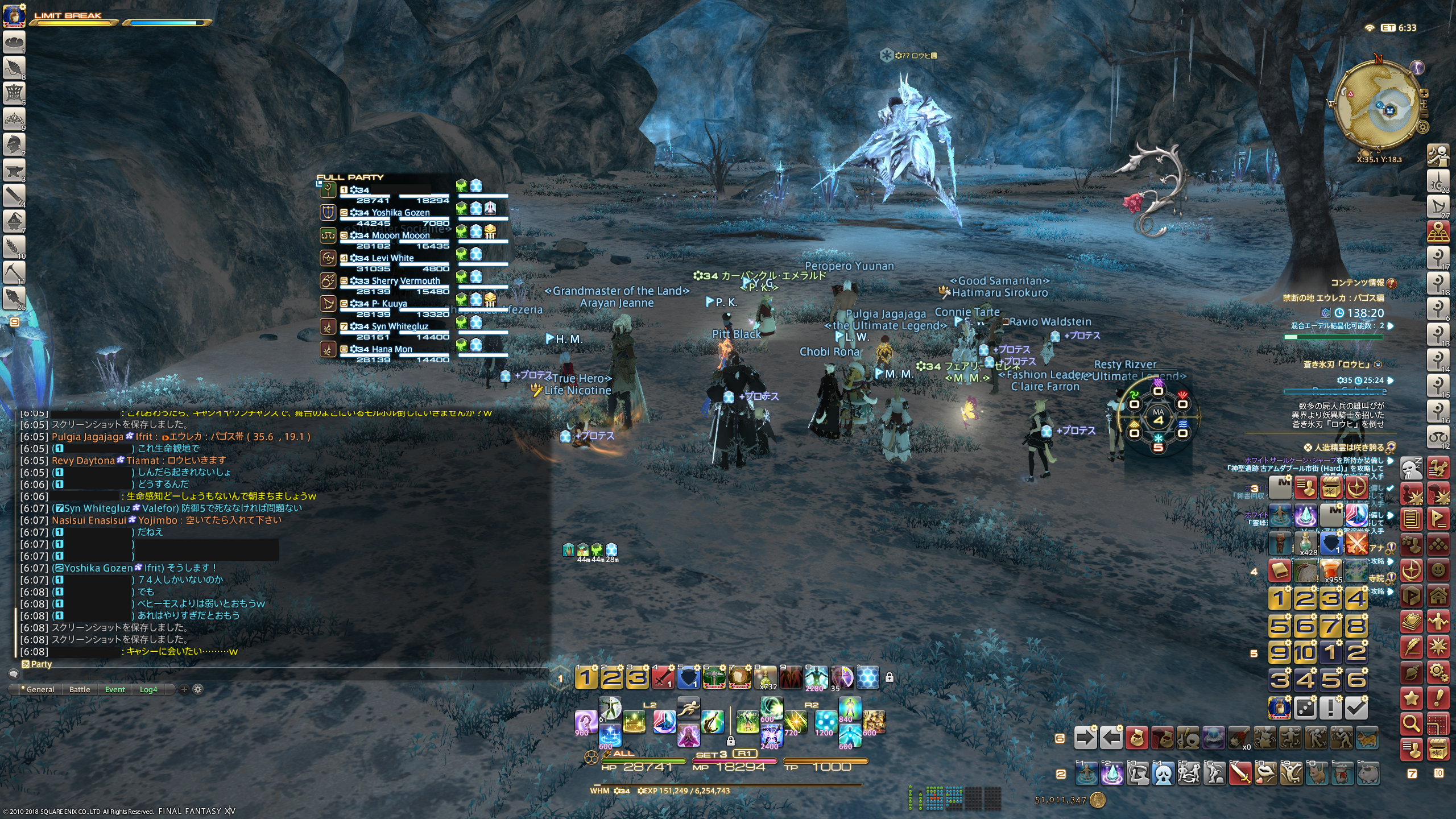Image resolution: width=1456 pixels, height=819 pixels.
Task: Open minimap settings gear icon
Action: [x=1422, y=127]
